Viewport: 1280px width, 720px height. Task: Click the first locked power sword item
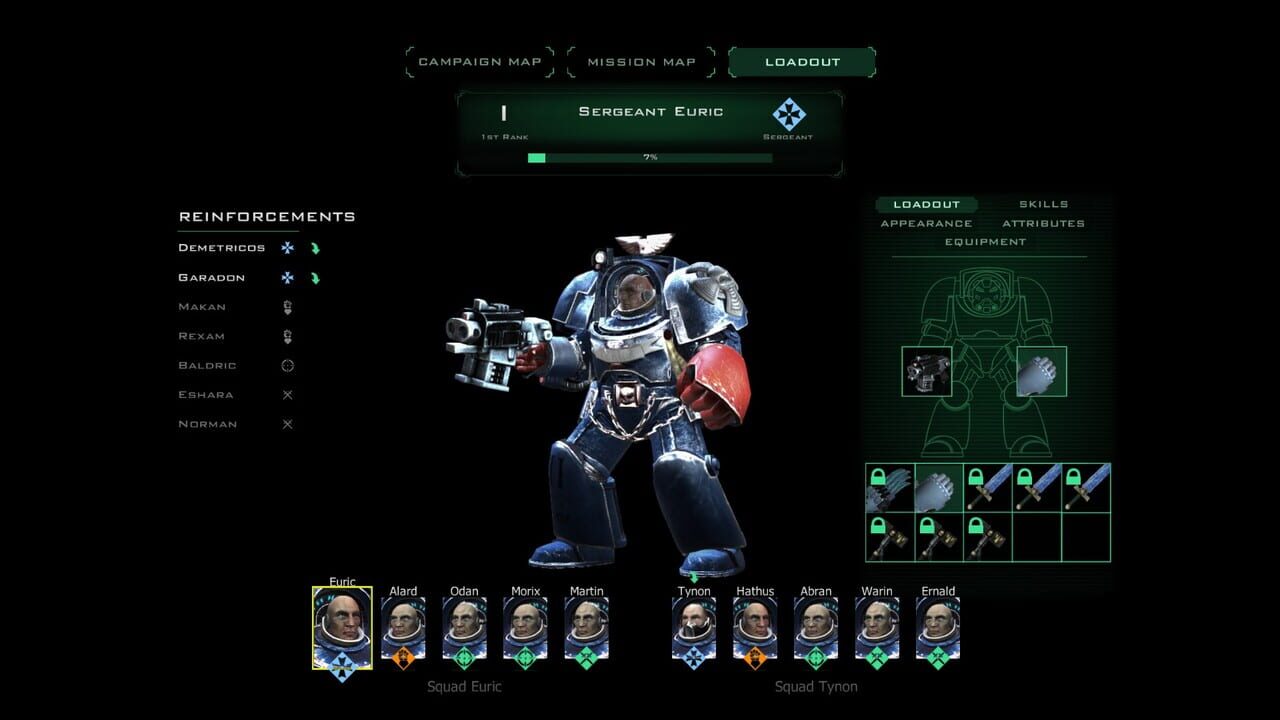[x=987, y=487]
